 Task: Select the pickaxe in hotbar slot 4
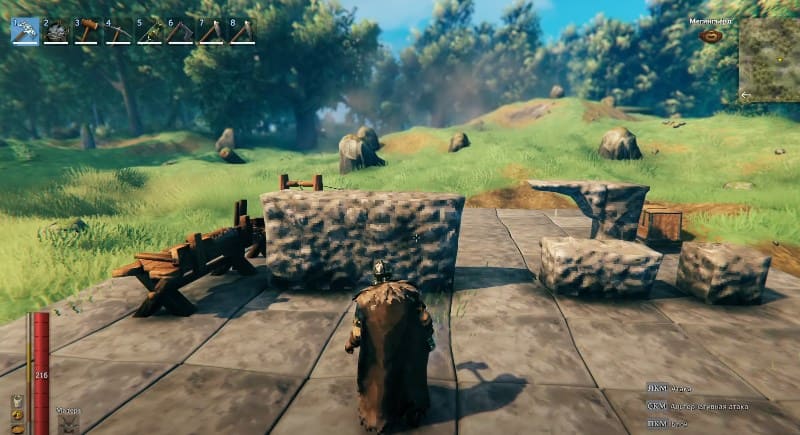(118, 31)
